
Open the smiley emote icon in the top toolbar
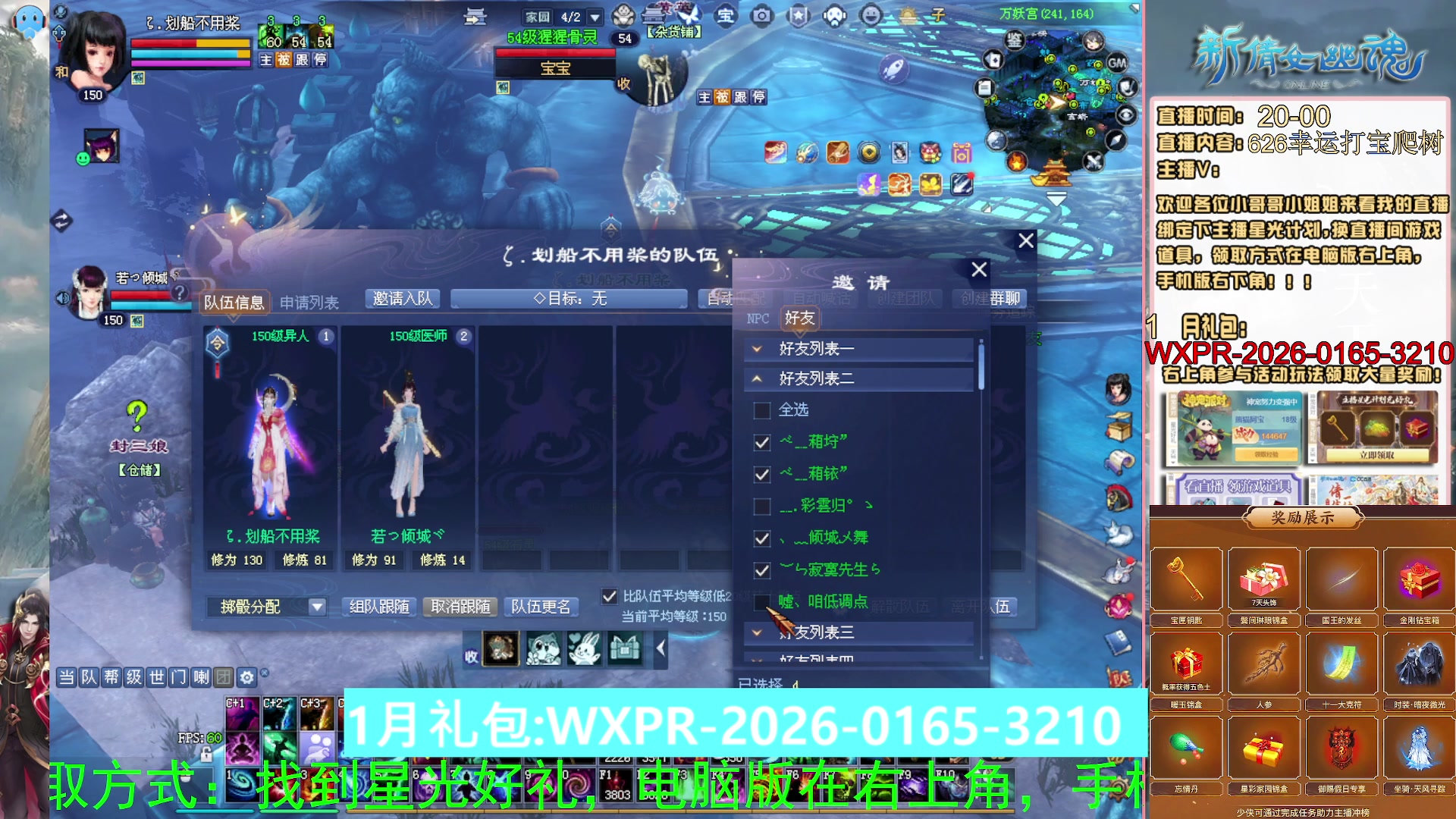point(871,16)
